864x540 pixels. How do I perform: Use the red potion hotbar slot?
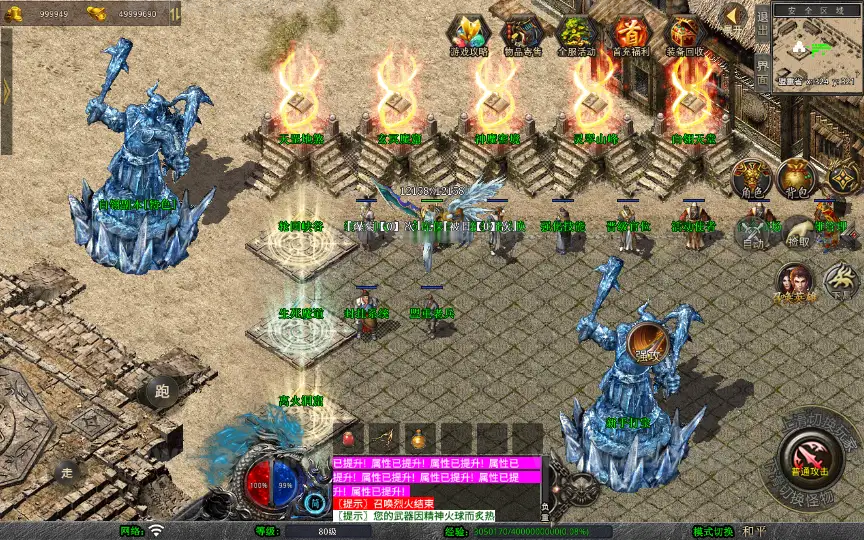pyautogui.click(x=348, y=438)
